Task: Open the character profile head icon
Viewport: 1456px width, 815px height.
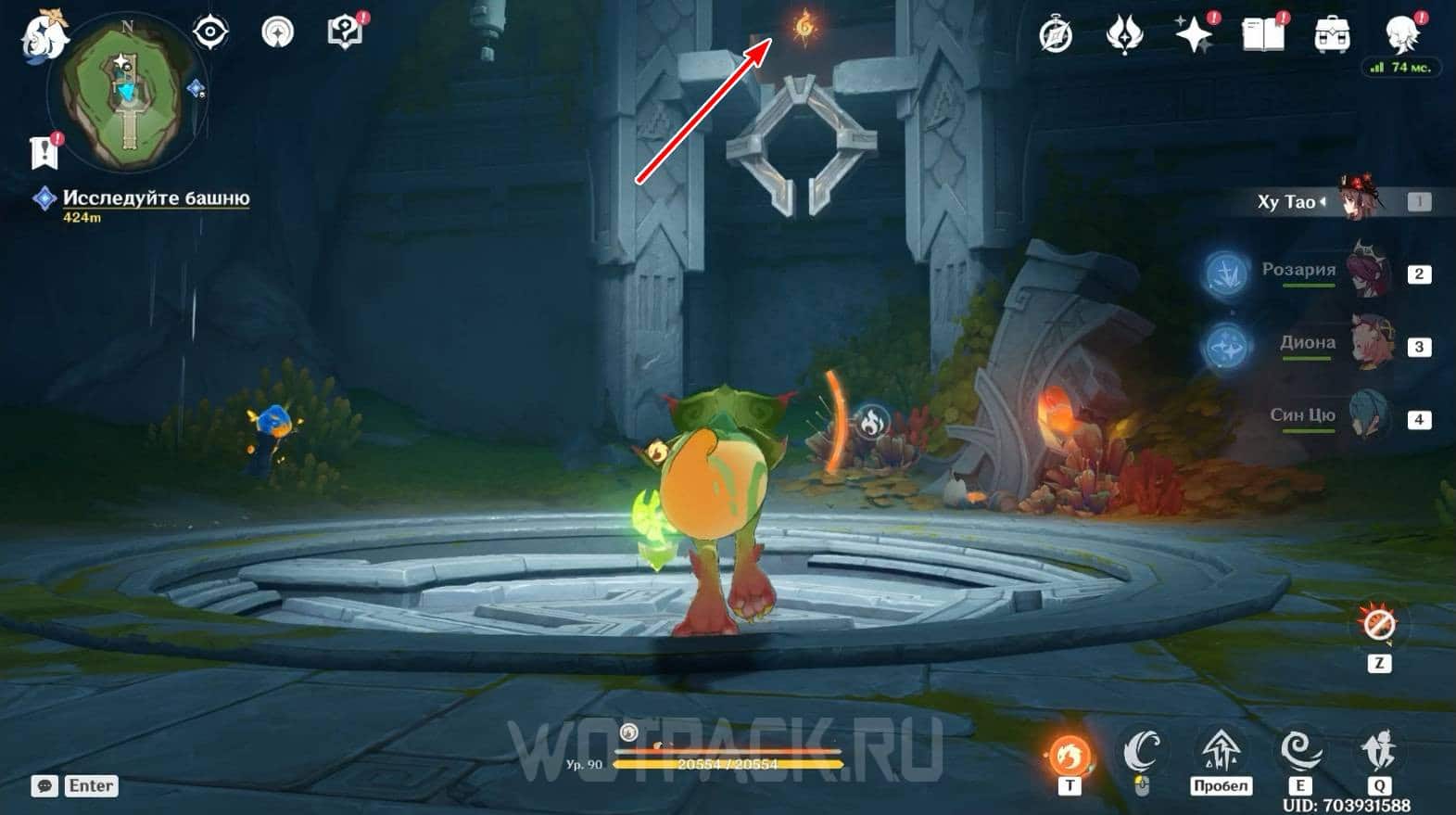Action: point(1401,33)
